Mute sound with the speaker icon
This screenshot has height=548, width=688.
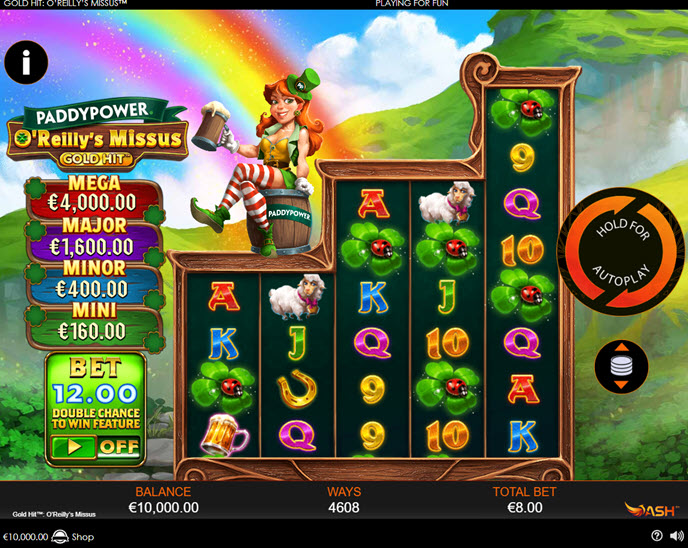click(675, 537)
